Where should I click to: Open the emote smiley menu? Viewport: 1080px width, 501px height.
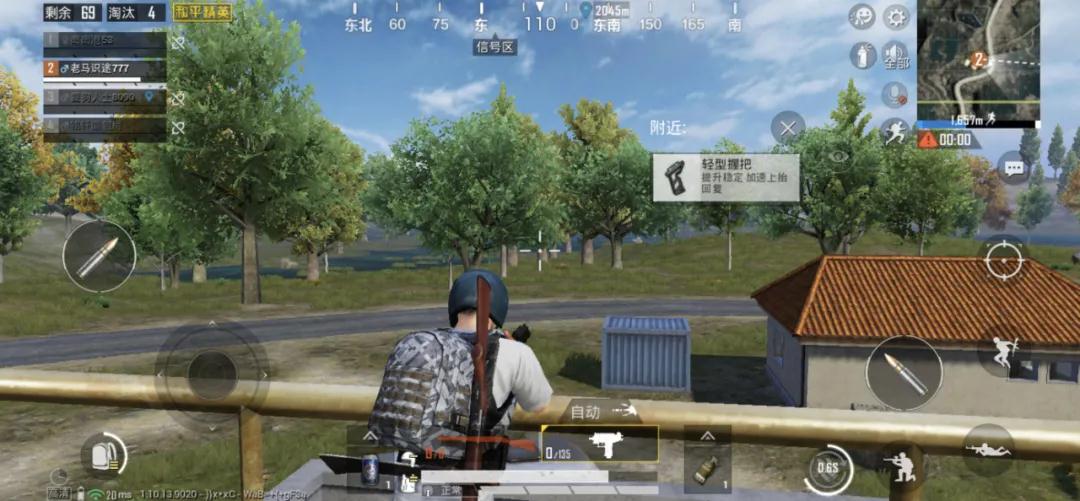[x=862, y=16]
